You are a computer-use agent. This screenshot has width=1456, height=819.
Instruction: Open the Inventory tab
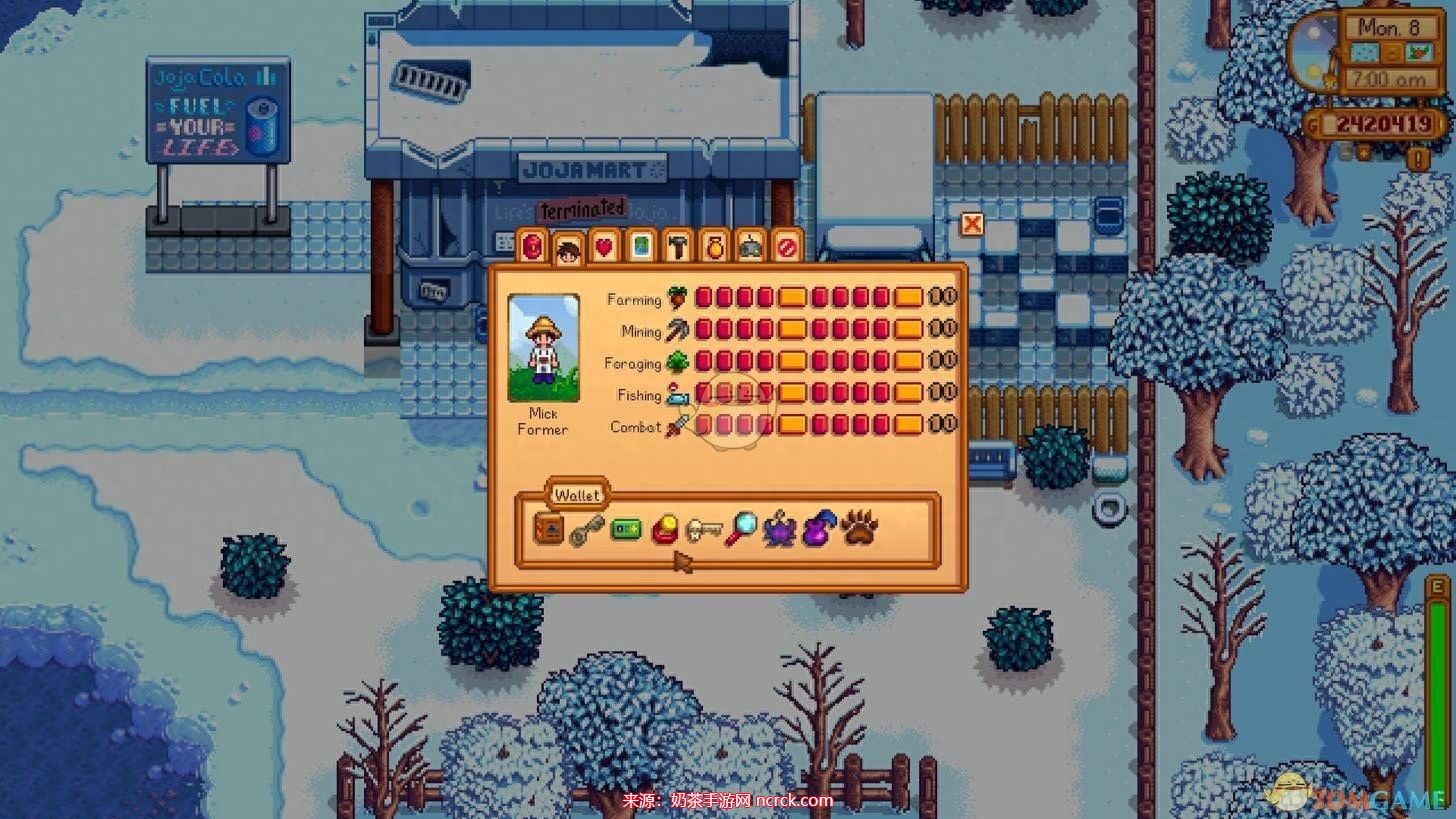[x=532, y=246]
